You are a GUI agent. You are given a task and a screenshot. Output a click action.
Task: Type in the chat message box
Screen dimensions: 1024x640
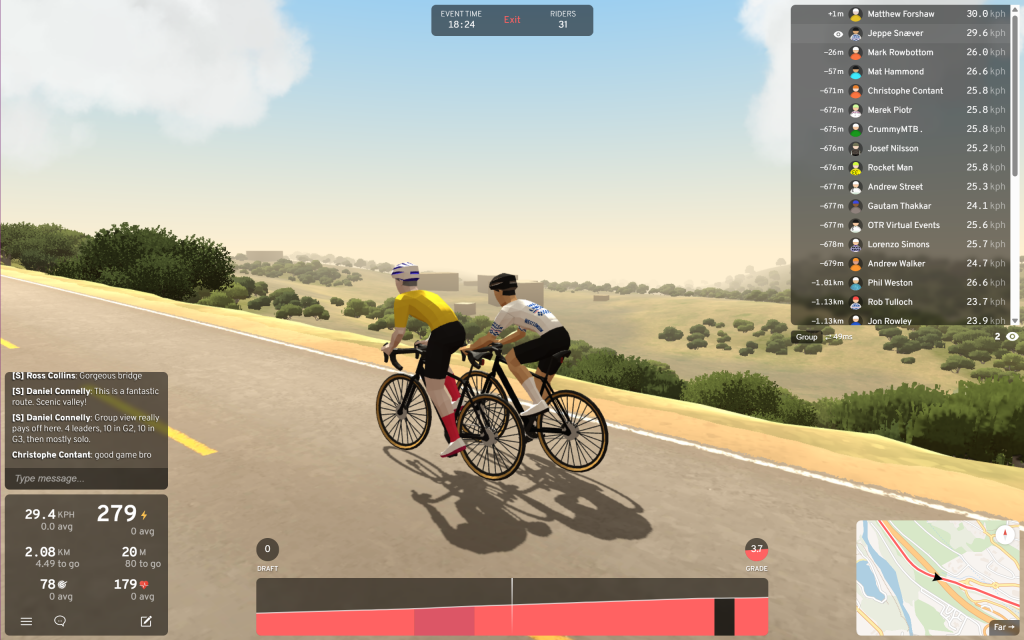click(85, 478)
